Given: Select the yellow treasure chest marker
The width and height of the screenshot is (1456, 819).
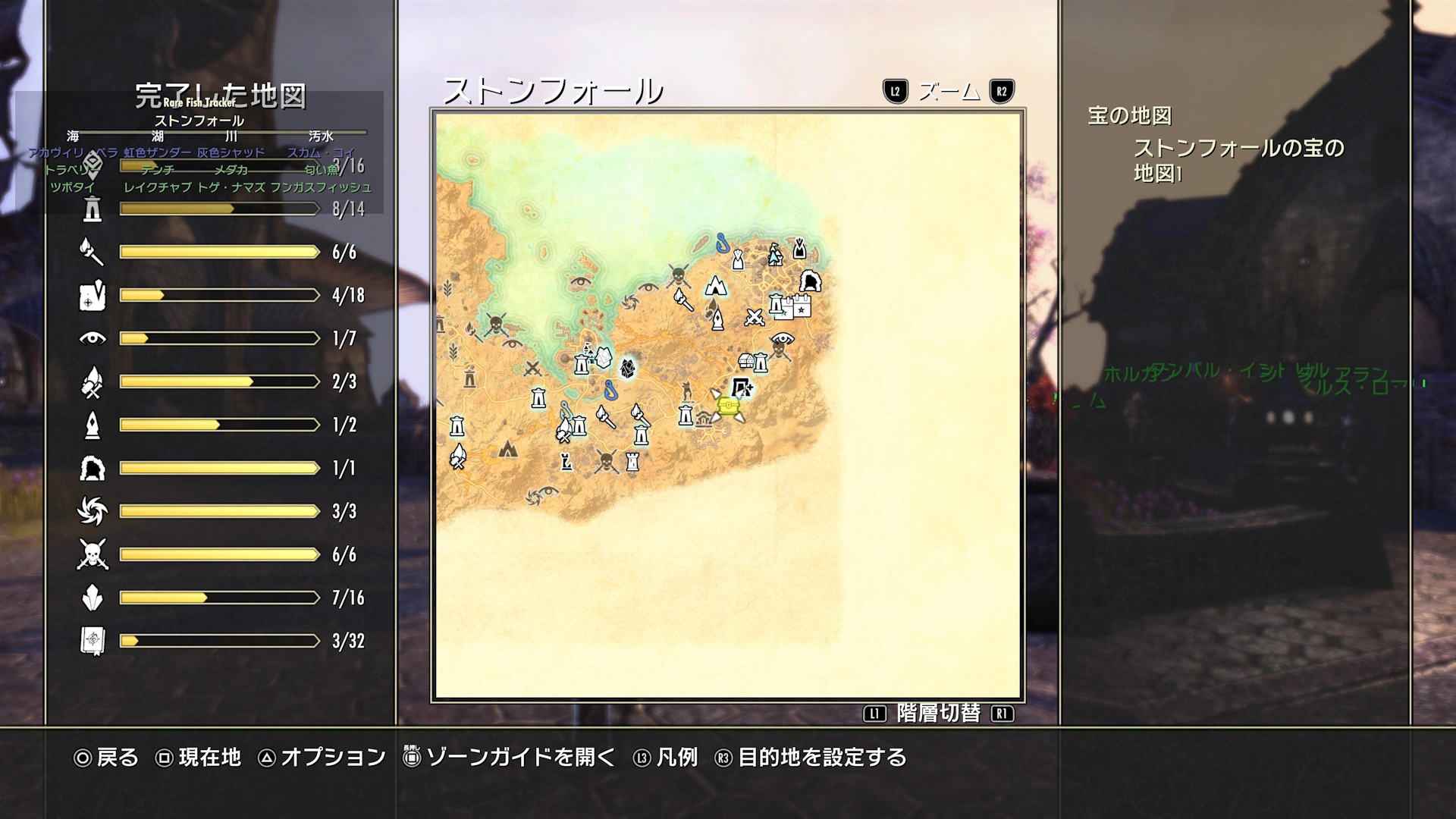Looking at the screenshot, I should pyautogui.click(x=728, y=407).
